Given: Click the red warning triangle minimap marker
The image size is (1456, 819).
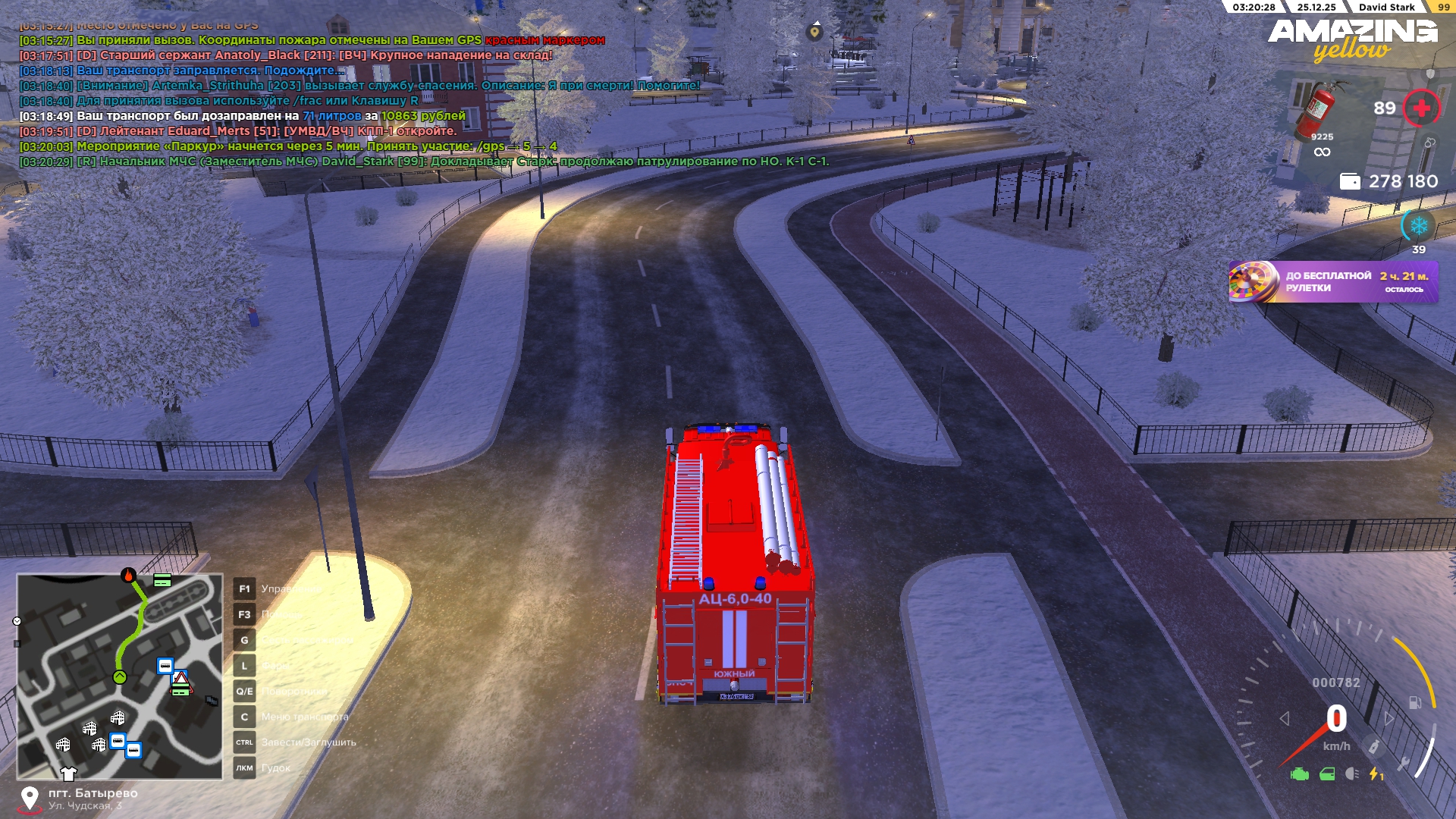Looking at the screenshot, I should tap(180, 677).
